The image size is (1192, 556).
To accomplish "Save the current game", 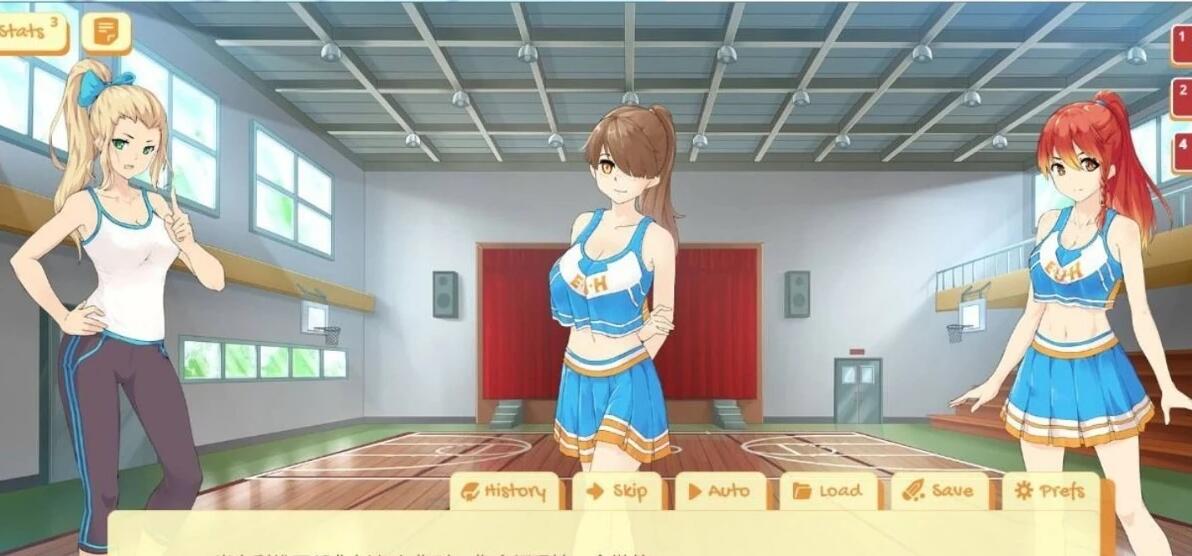I will (x=939, y=491).
